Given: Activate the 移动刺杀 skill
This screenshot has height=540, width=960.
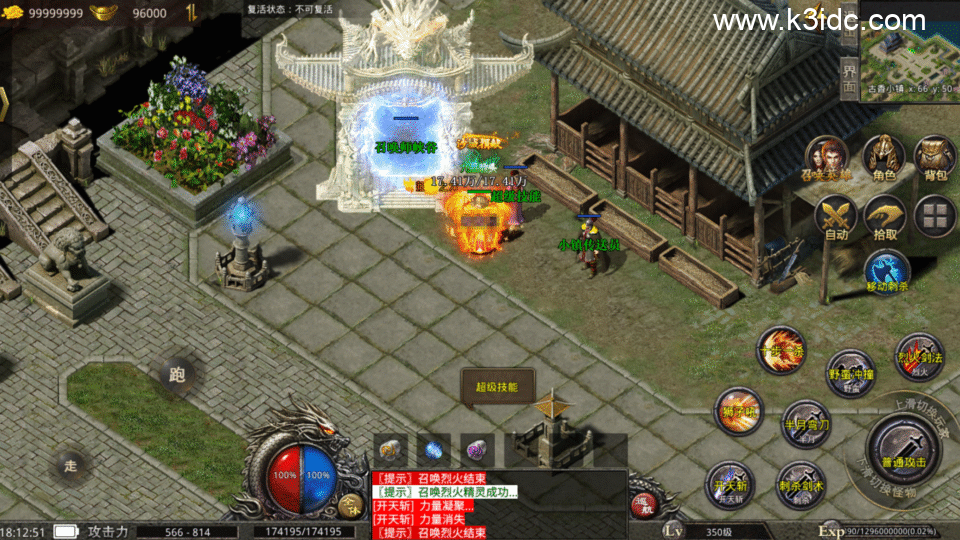Looking at the screenshot, I should click(886, 273).
